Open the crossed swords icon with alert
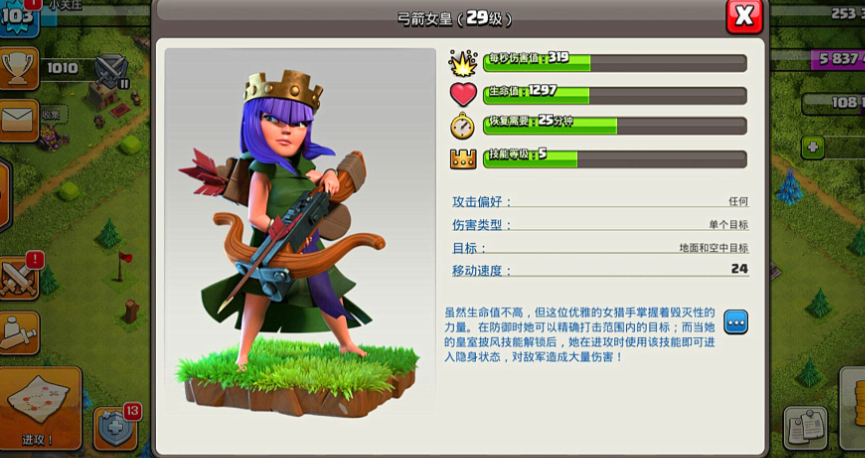Viewport: 865px width, 458px height. (x=21, y=275)
